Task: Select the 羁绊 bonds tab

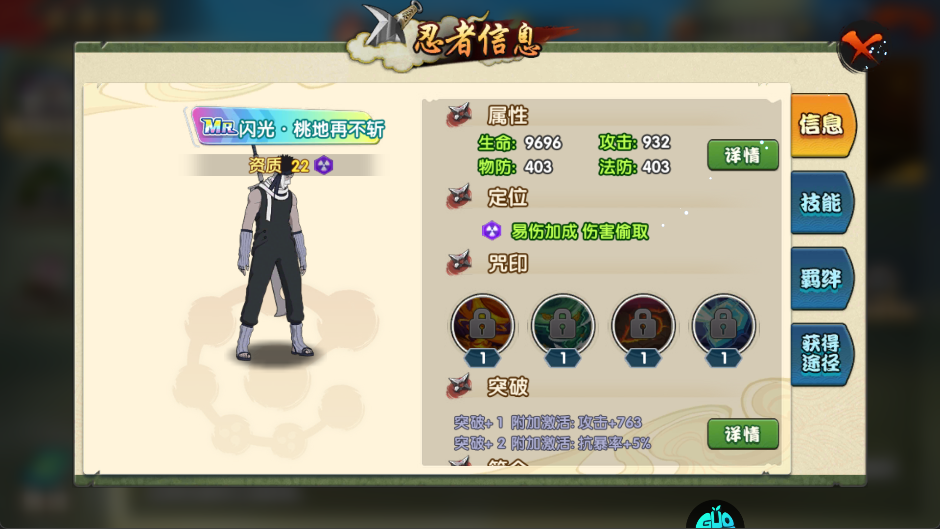Action: pyautogui.click(x=821, y=279)
